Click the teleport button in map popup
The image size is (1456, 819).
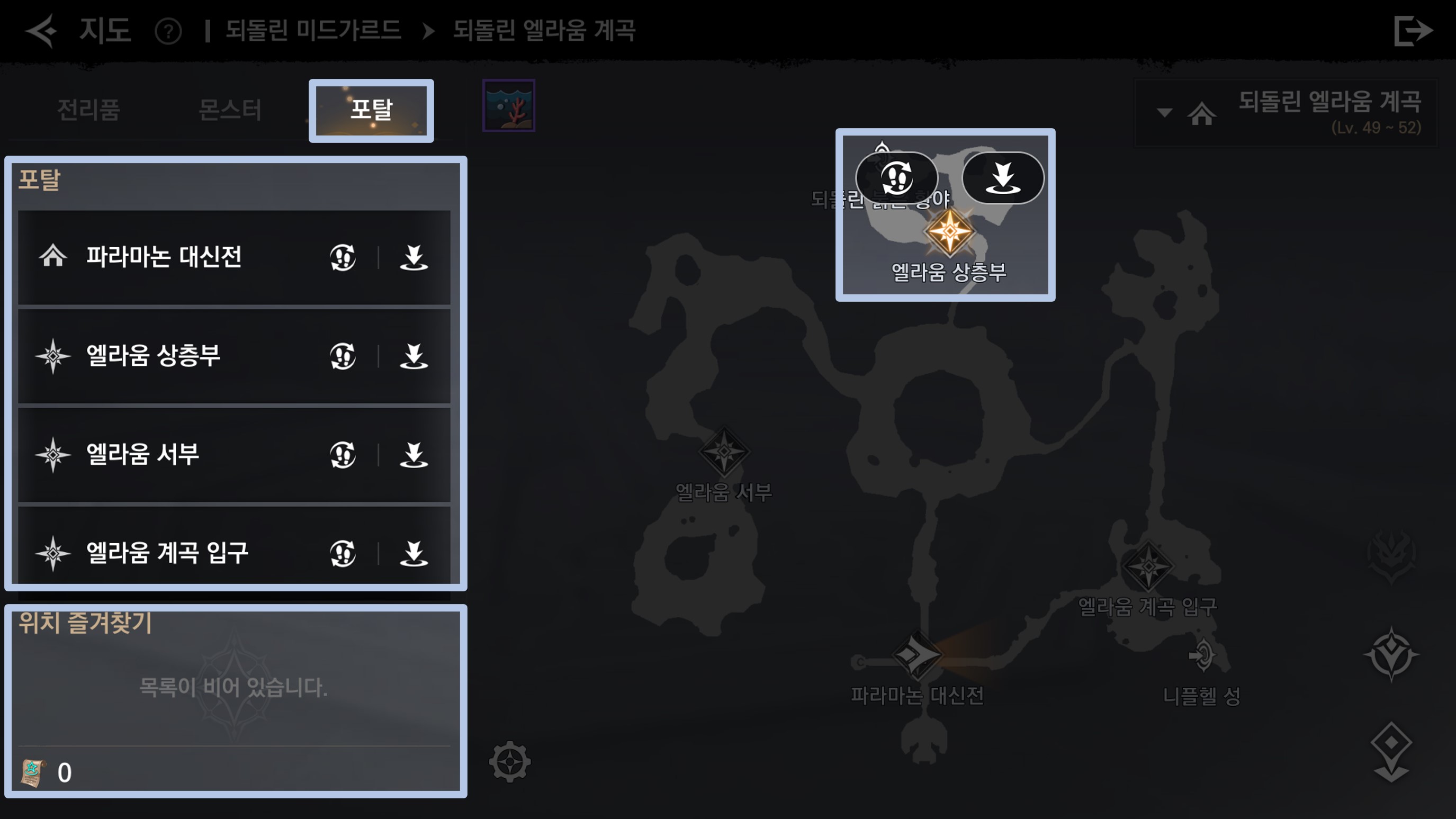1003,177
